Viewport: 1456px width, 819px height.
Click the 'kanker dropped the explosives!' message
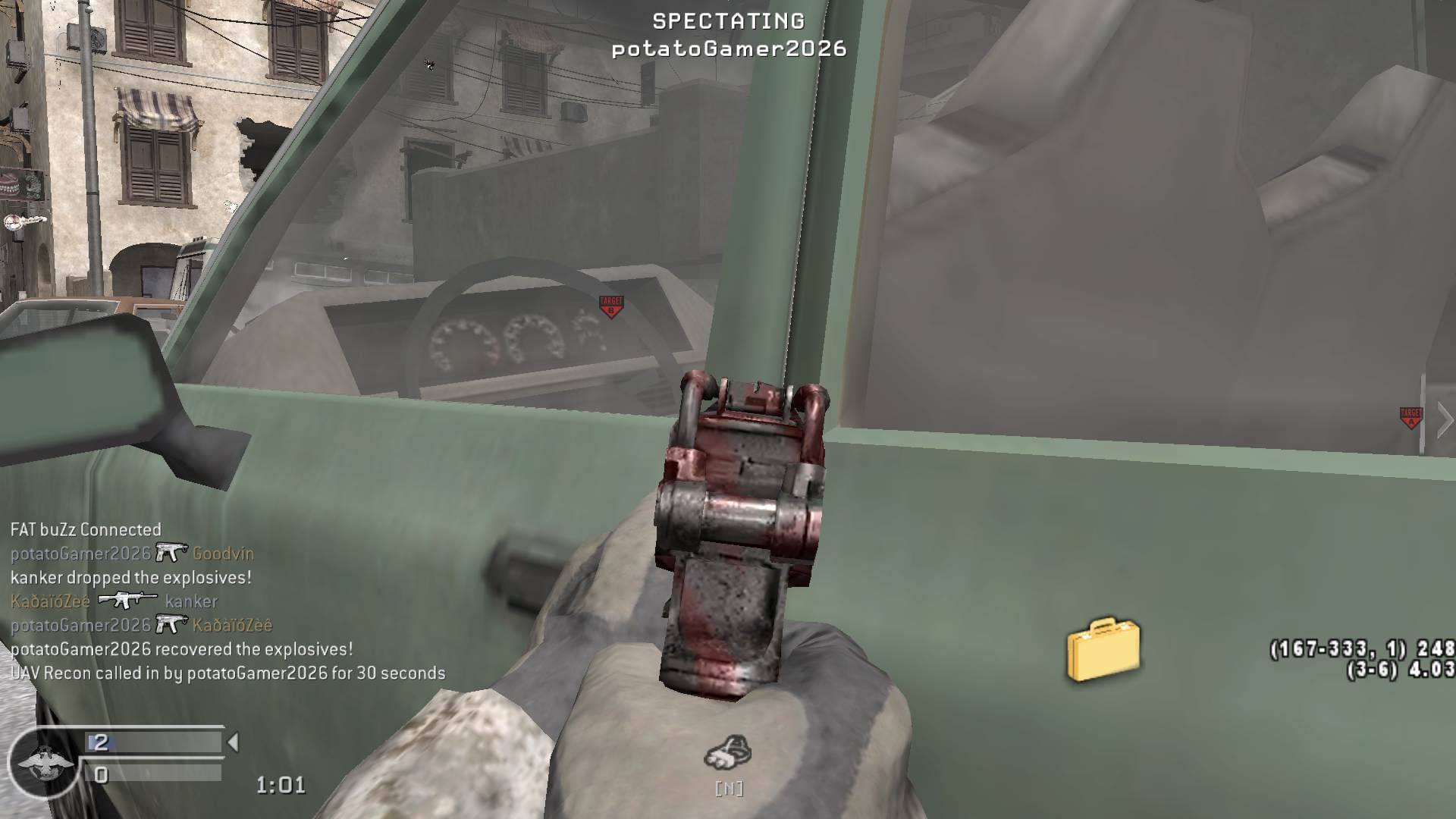(x=133, y=576)
